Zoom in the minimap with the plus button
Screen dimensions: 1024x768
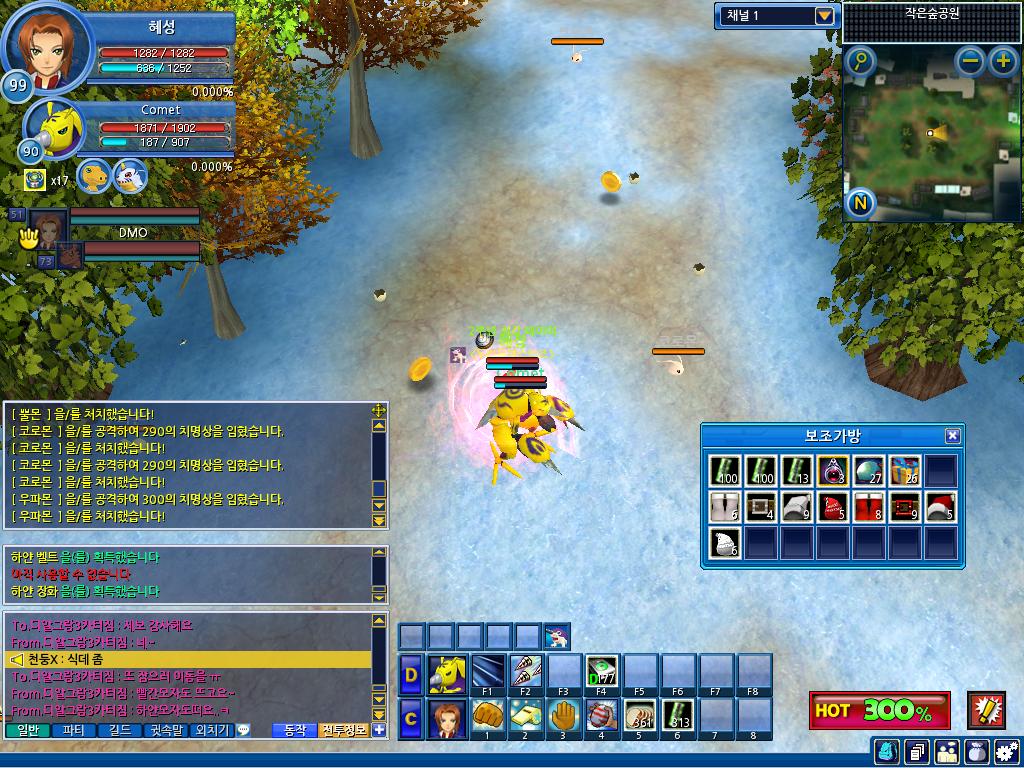1003,62
